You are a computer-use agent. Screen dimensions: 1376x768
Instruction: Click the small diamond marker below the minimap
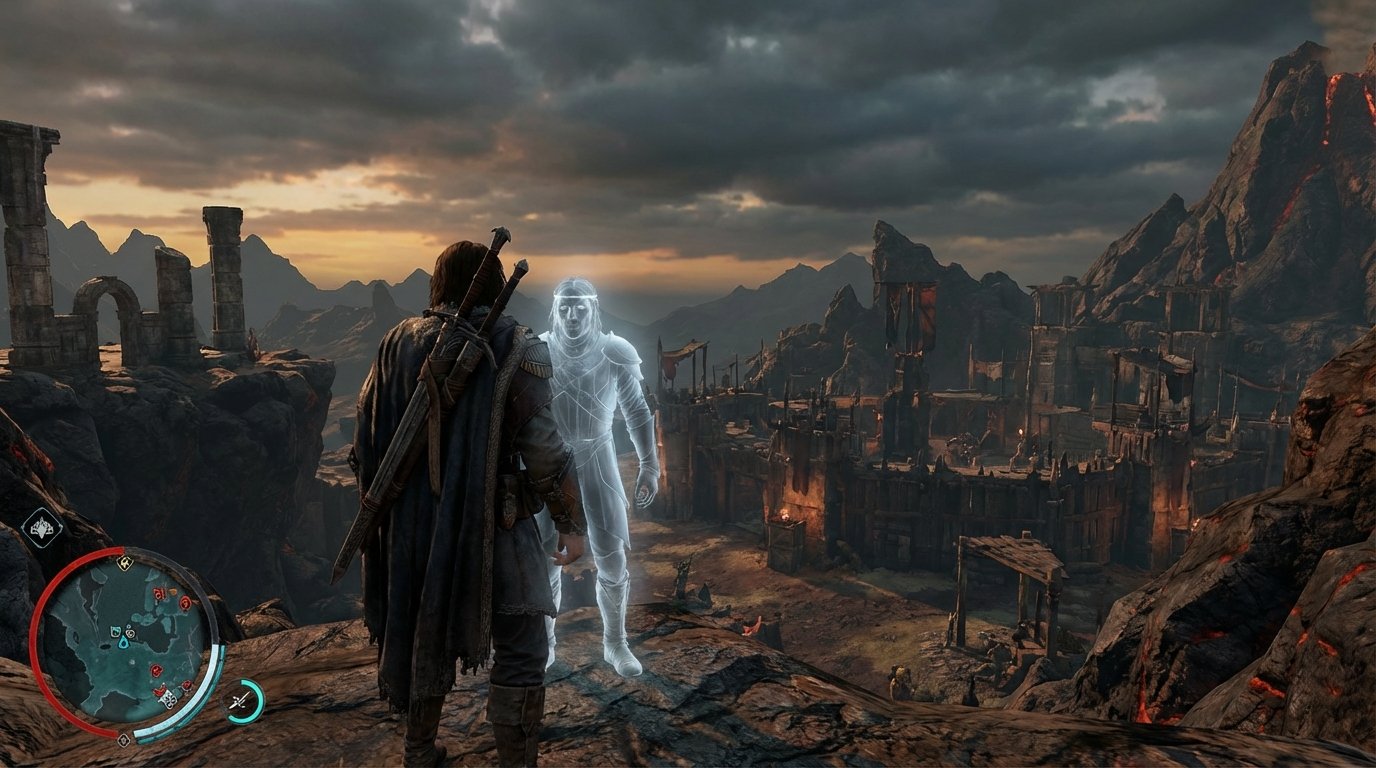124,739
